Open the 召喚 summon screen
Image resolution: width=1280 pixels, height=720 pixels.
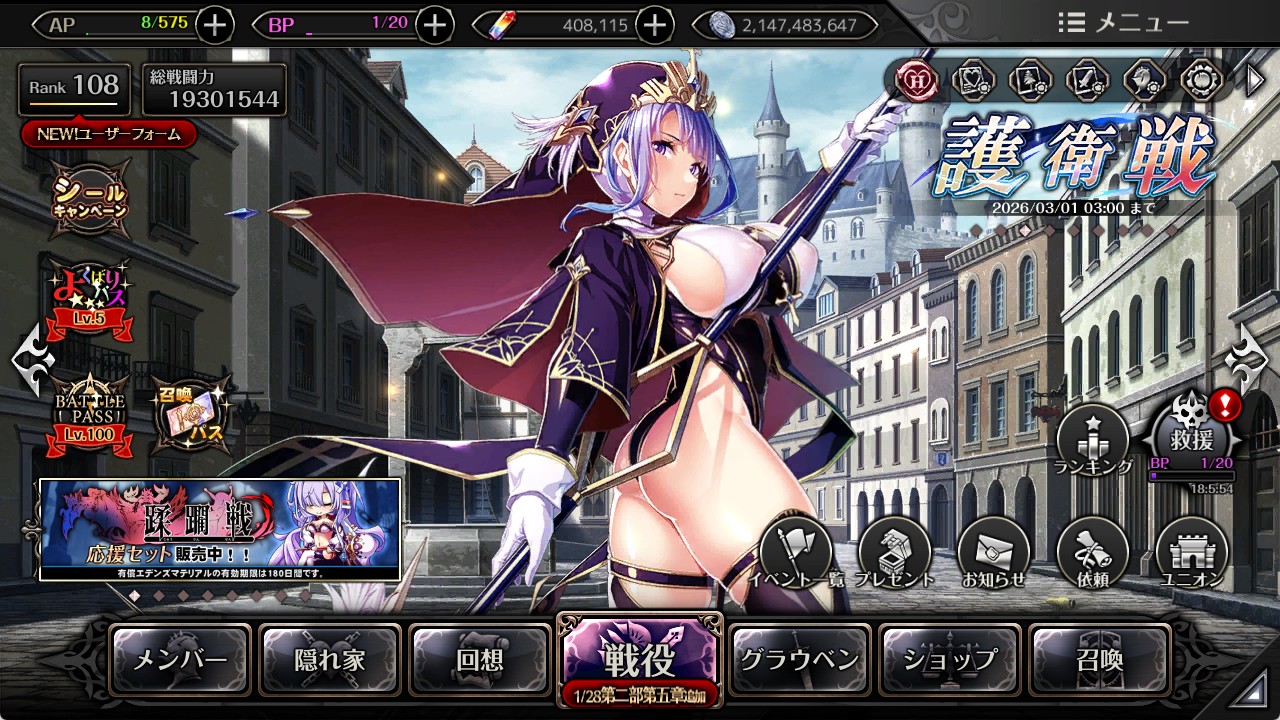click(x=1100, y=660)
